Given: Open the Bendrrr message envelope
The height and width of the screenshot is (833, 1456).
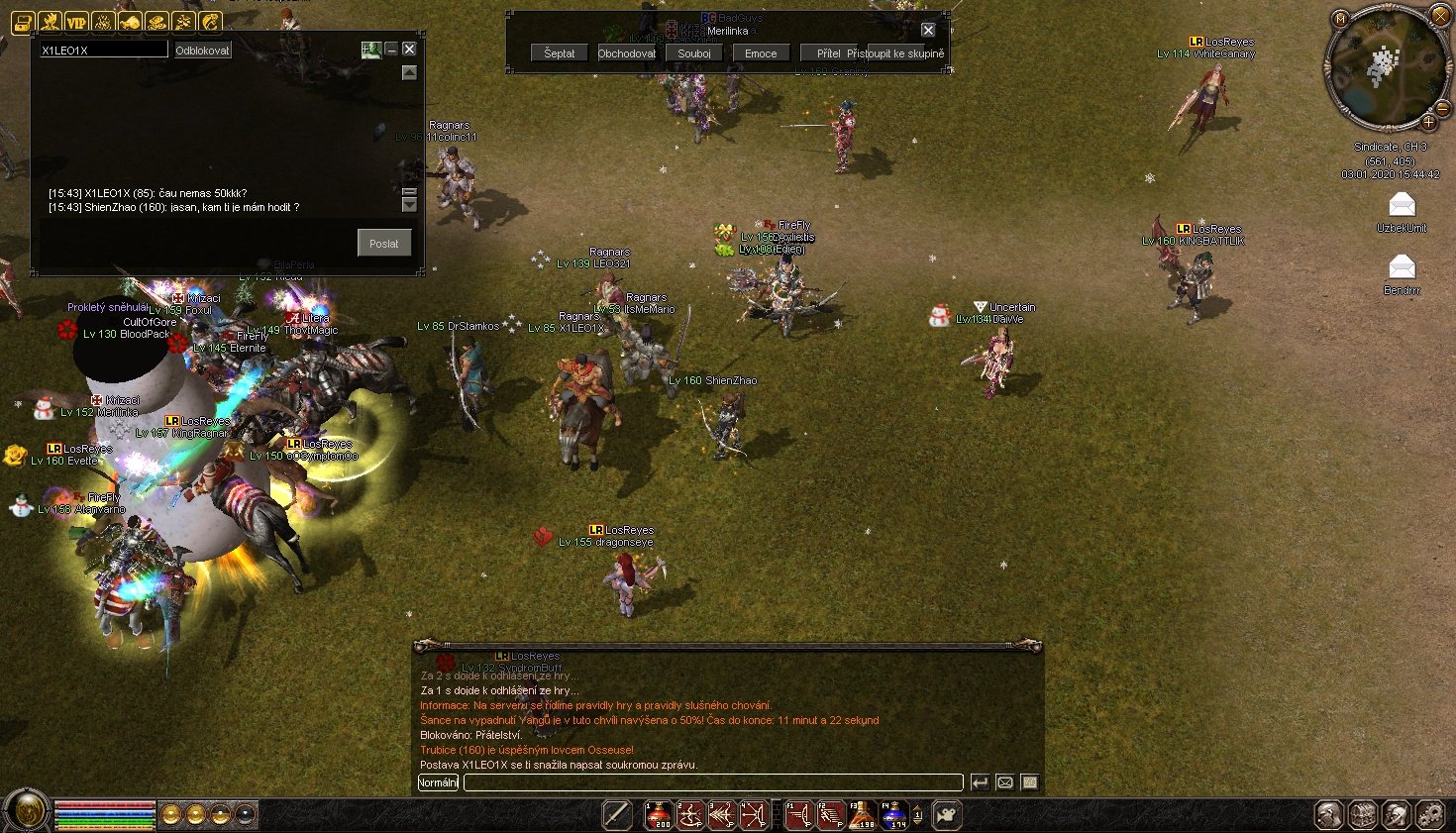Looking at the screenshot, I should 1402,267.
